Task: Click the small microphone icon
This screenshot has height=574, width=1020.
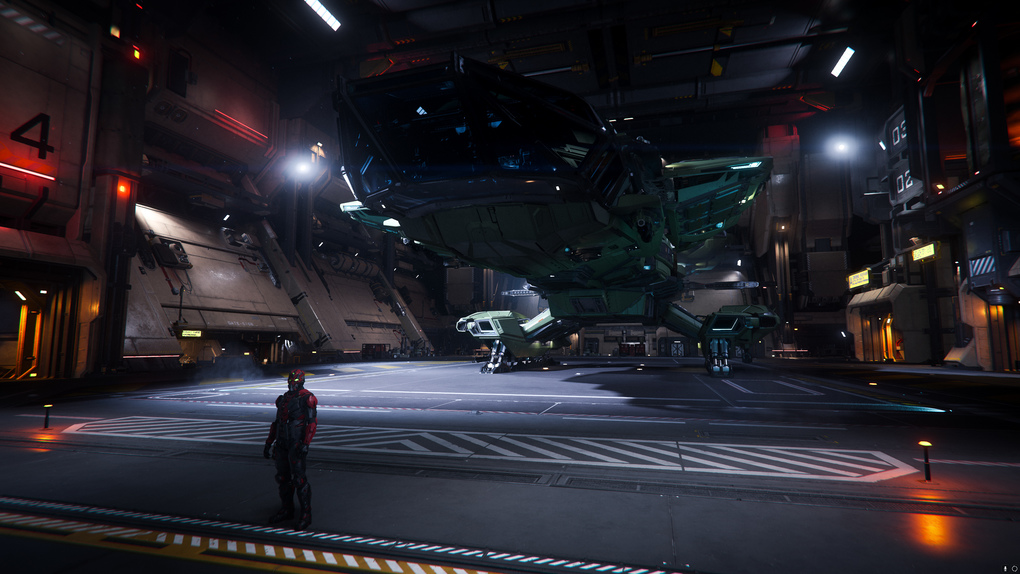Action: [1003, 568]
